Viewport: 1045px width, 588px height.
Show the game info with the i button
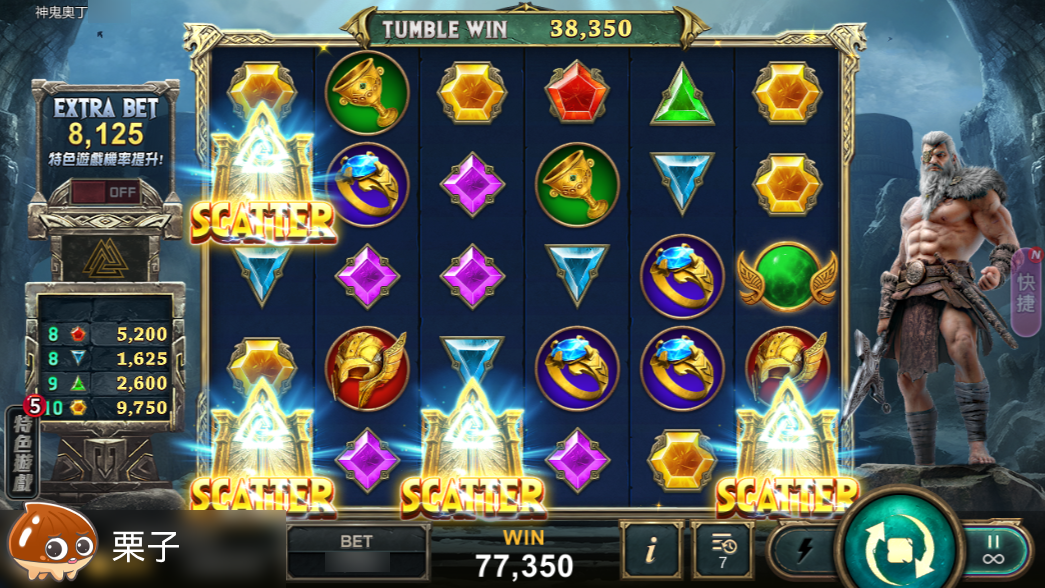point(651,550)
